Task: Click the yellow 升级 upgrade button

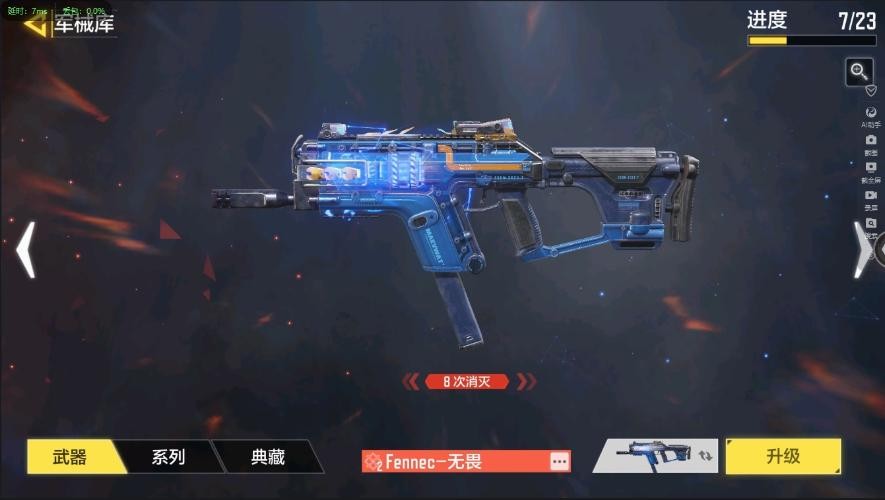Action: pyautogui.click(x=782, y=456)
